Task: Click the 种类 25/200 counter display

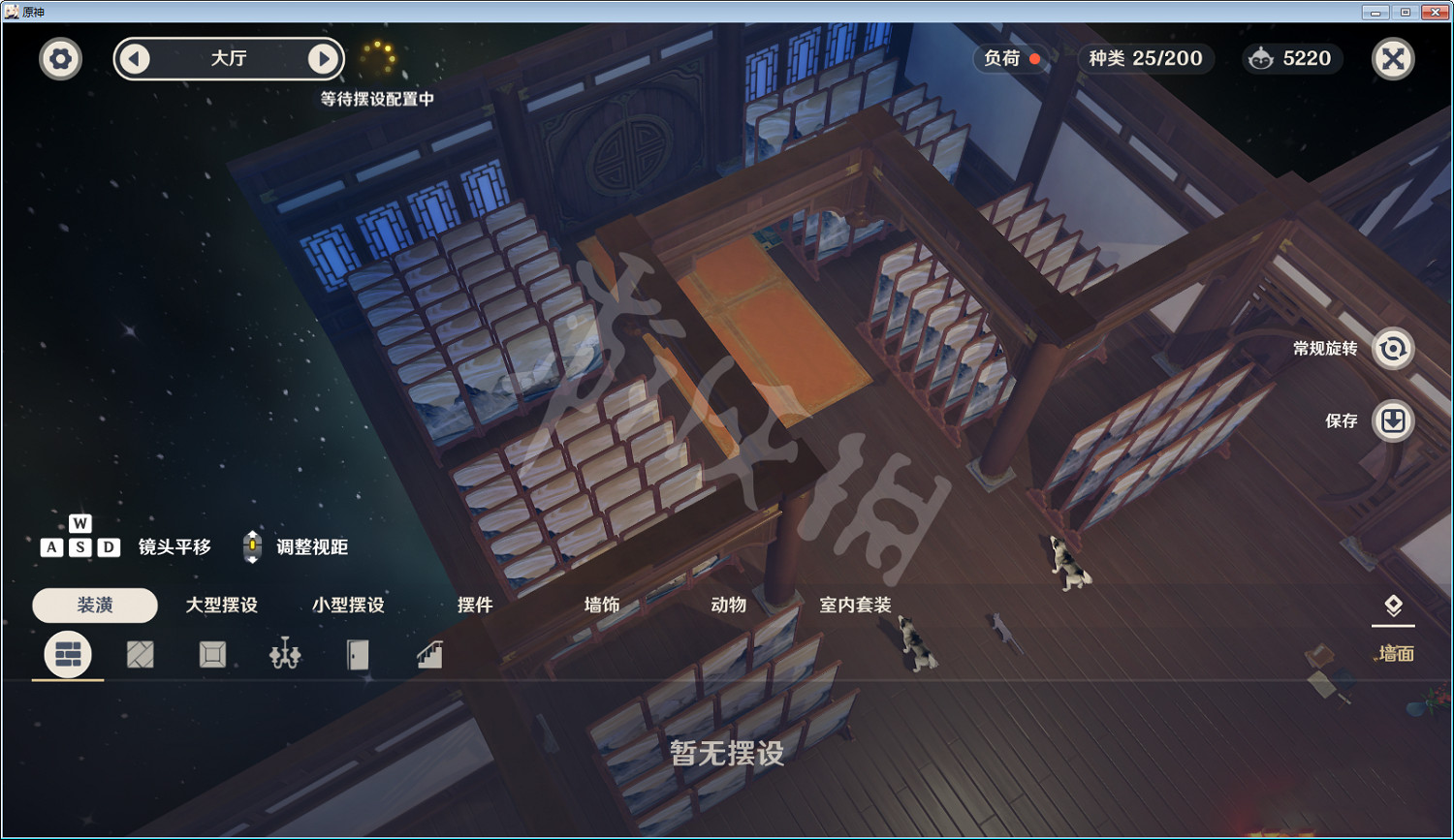Action: point(1145,58)
